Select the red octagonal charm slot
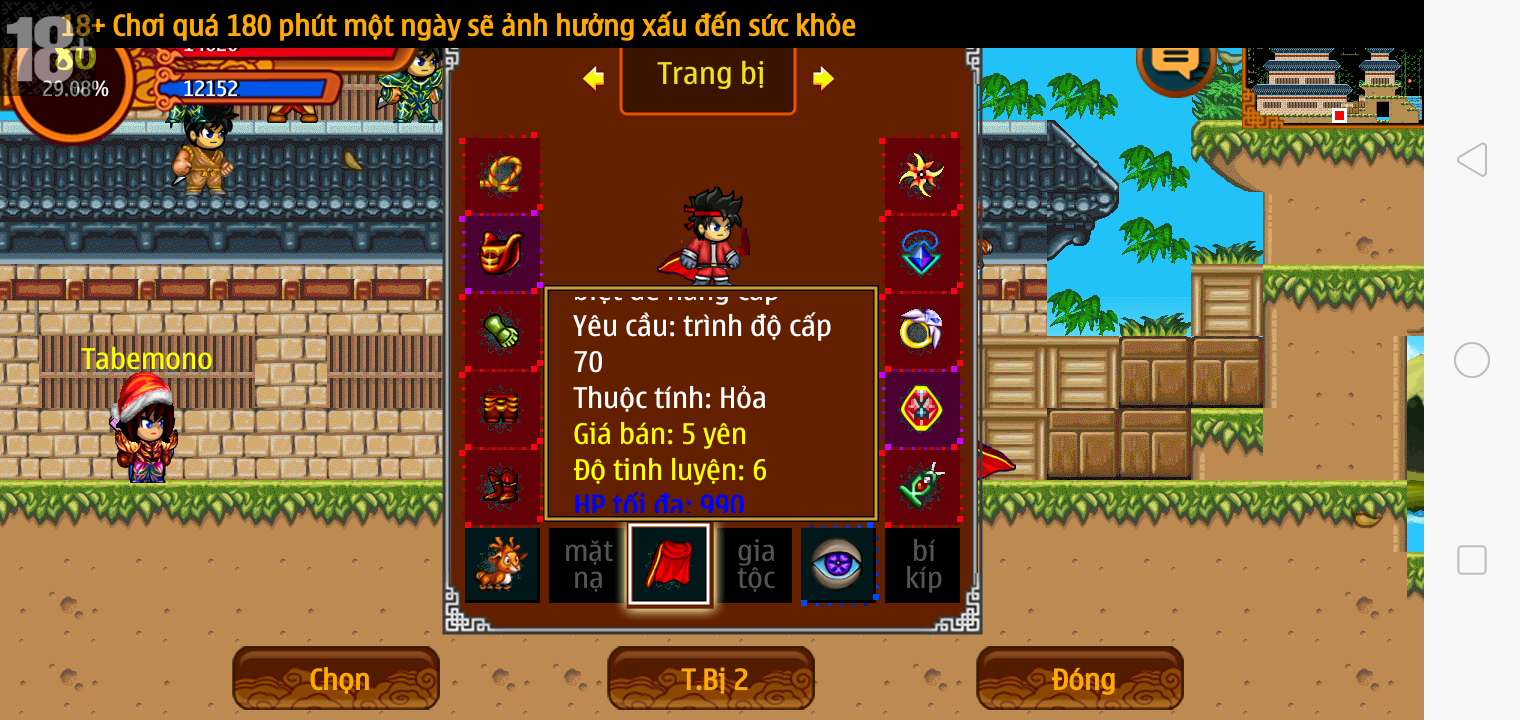 point(921,409)
